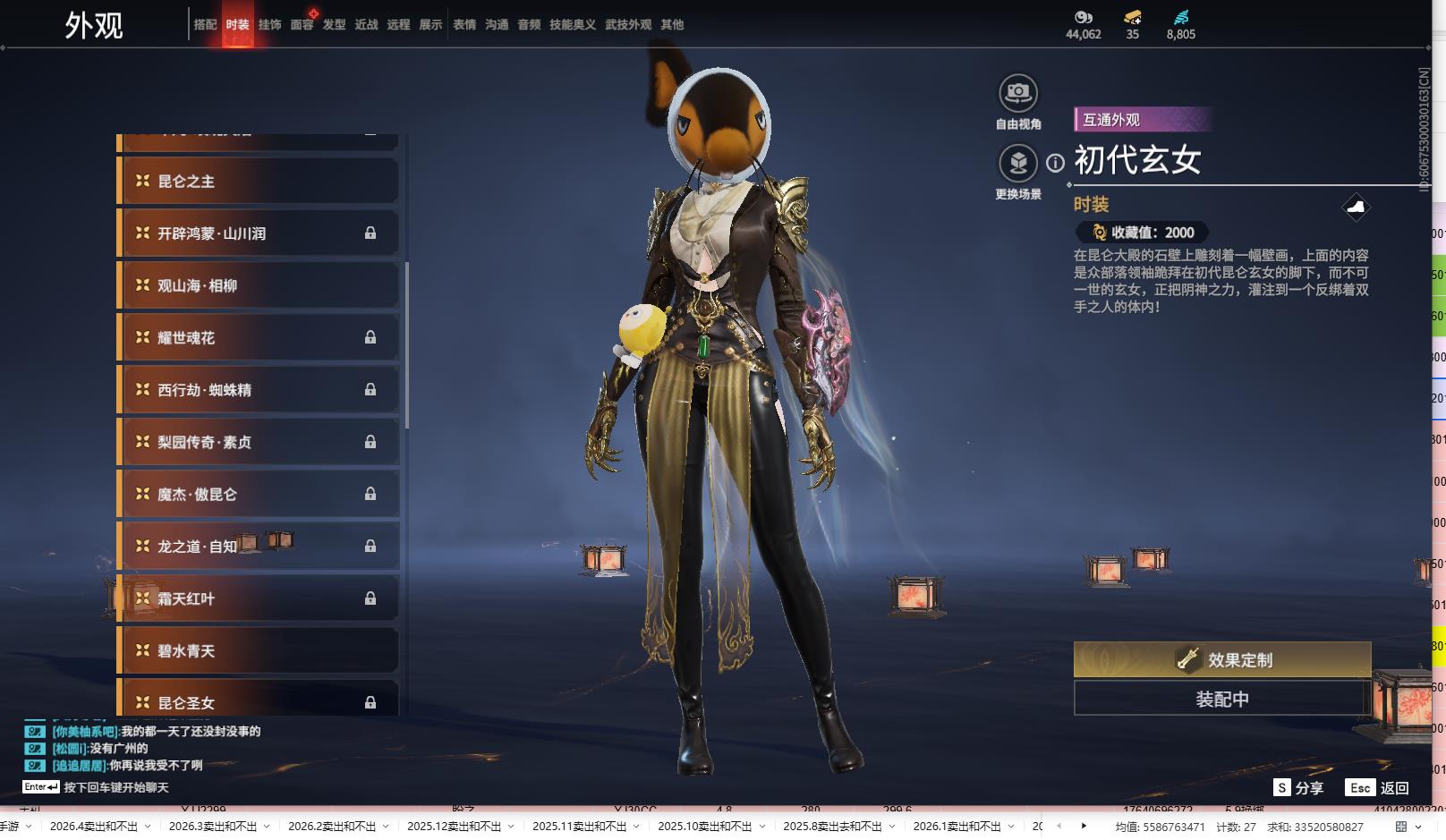Pick the 观山海·相柳 outfit
The image size is (1446, 840).
point(258,286)
